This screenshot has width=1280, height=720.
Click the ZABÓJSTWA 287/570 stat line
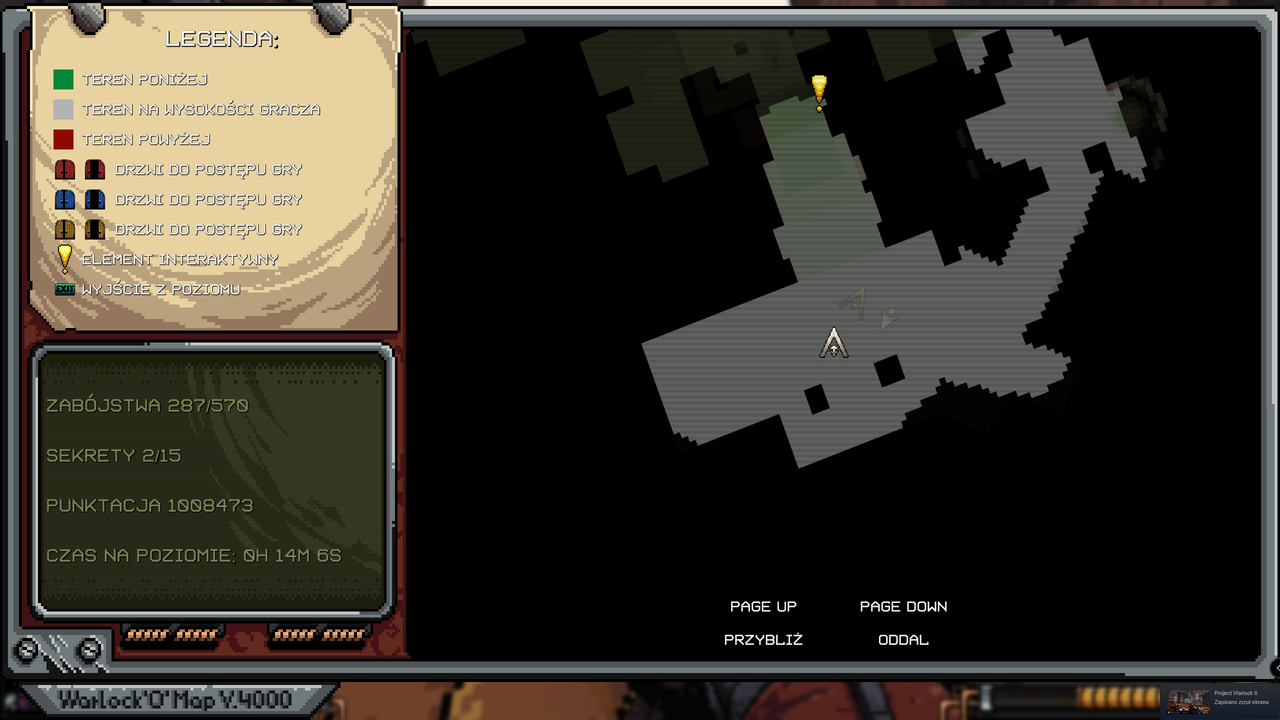click(148, 406)
